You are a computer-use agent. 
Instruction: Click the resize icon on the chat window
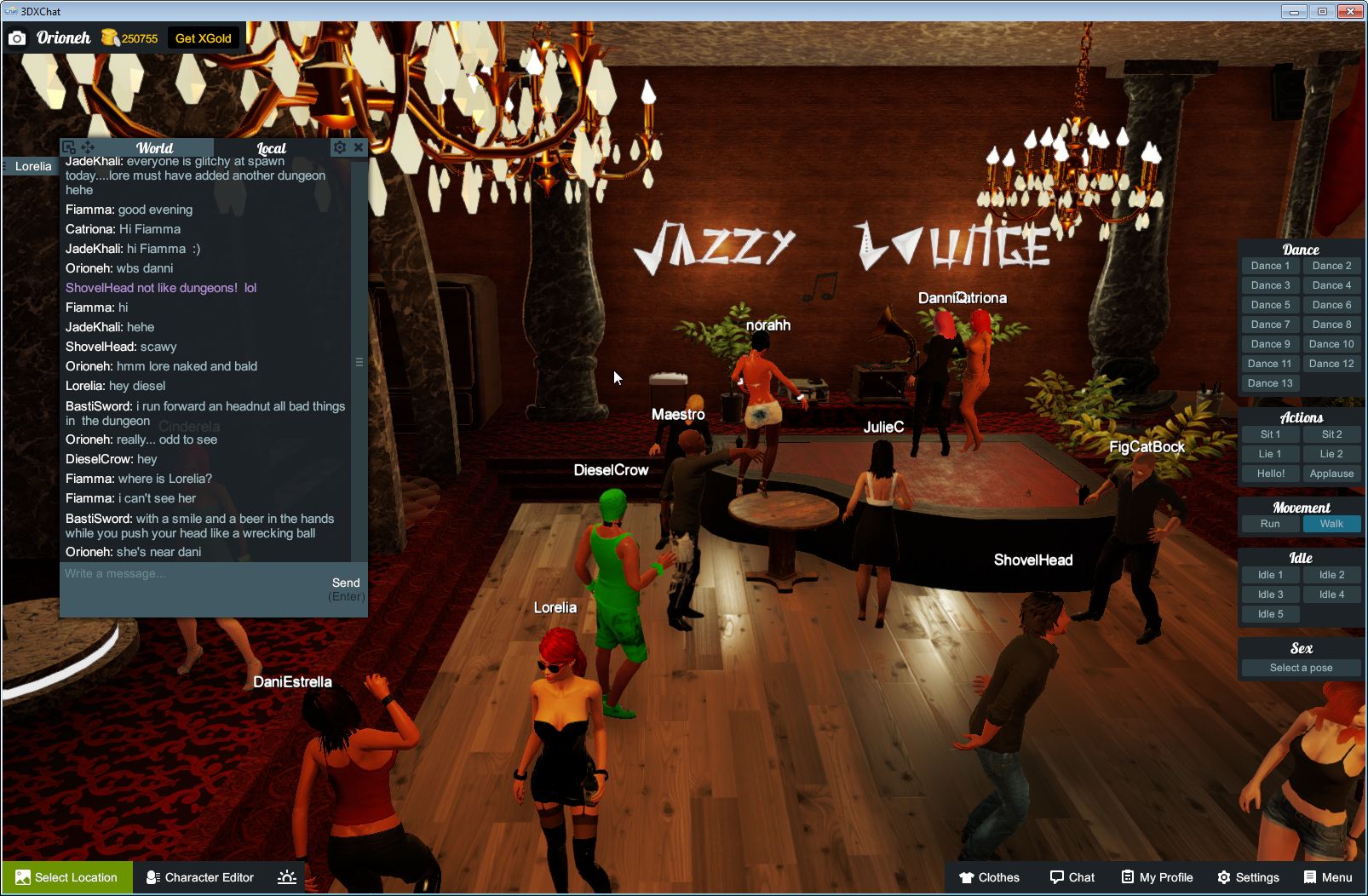(x=68, y=146)
